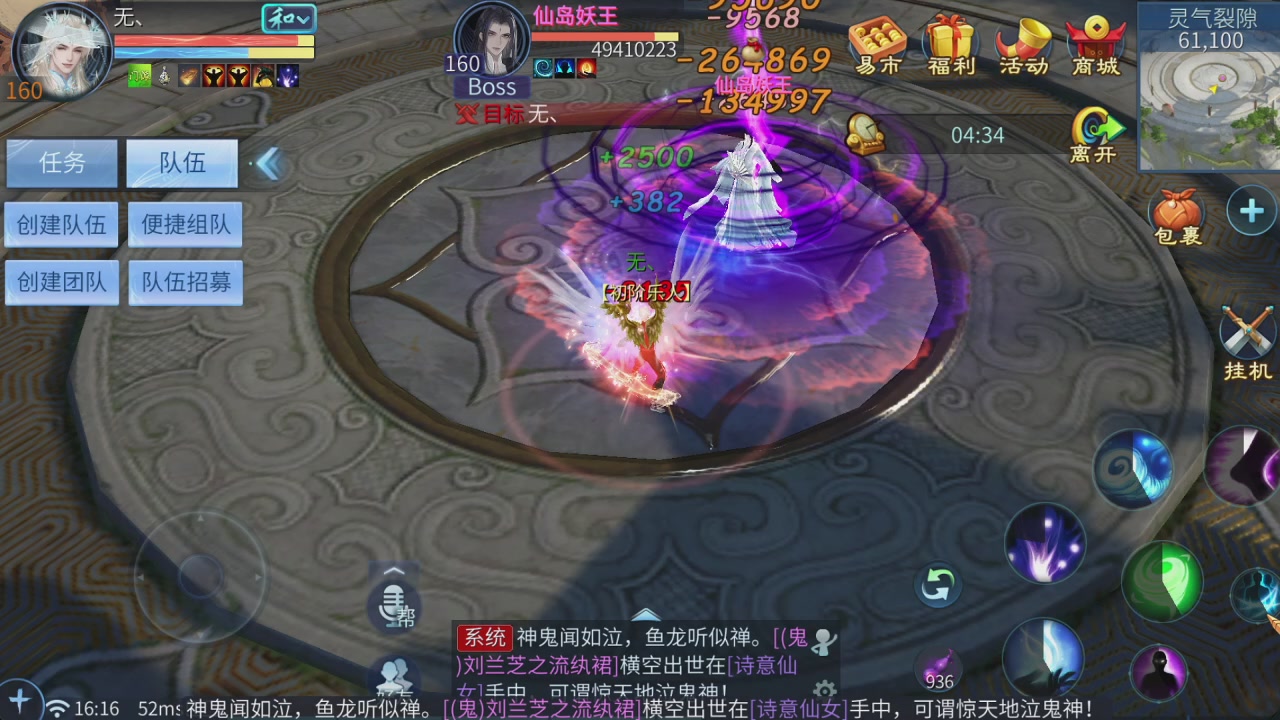Click the 创建队伍 create team button
Viewport: 1280px width, 720px height.
(x=61, y=224)
